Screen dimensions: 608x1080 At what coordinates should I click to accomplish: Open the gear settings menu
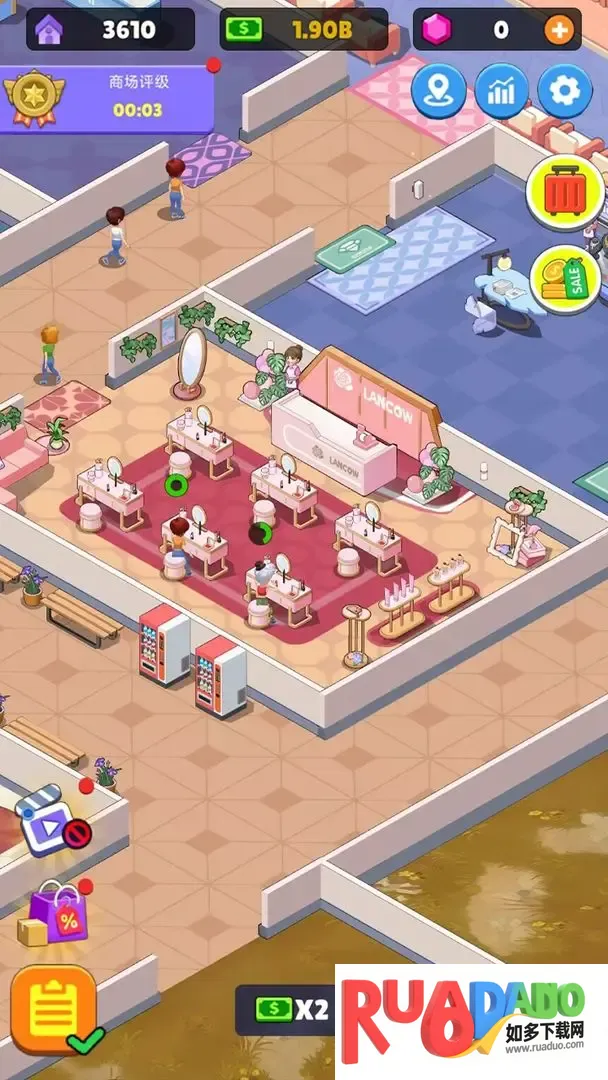(565, 92)
